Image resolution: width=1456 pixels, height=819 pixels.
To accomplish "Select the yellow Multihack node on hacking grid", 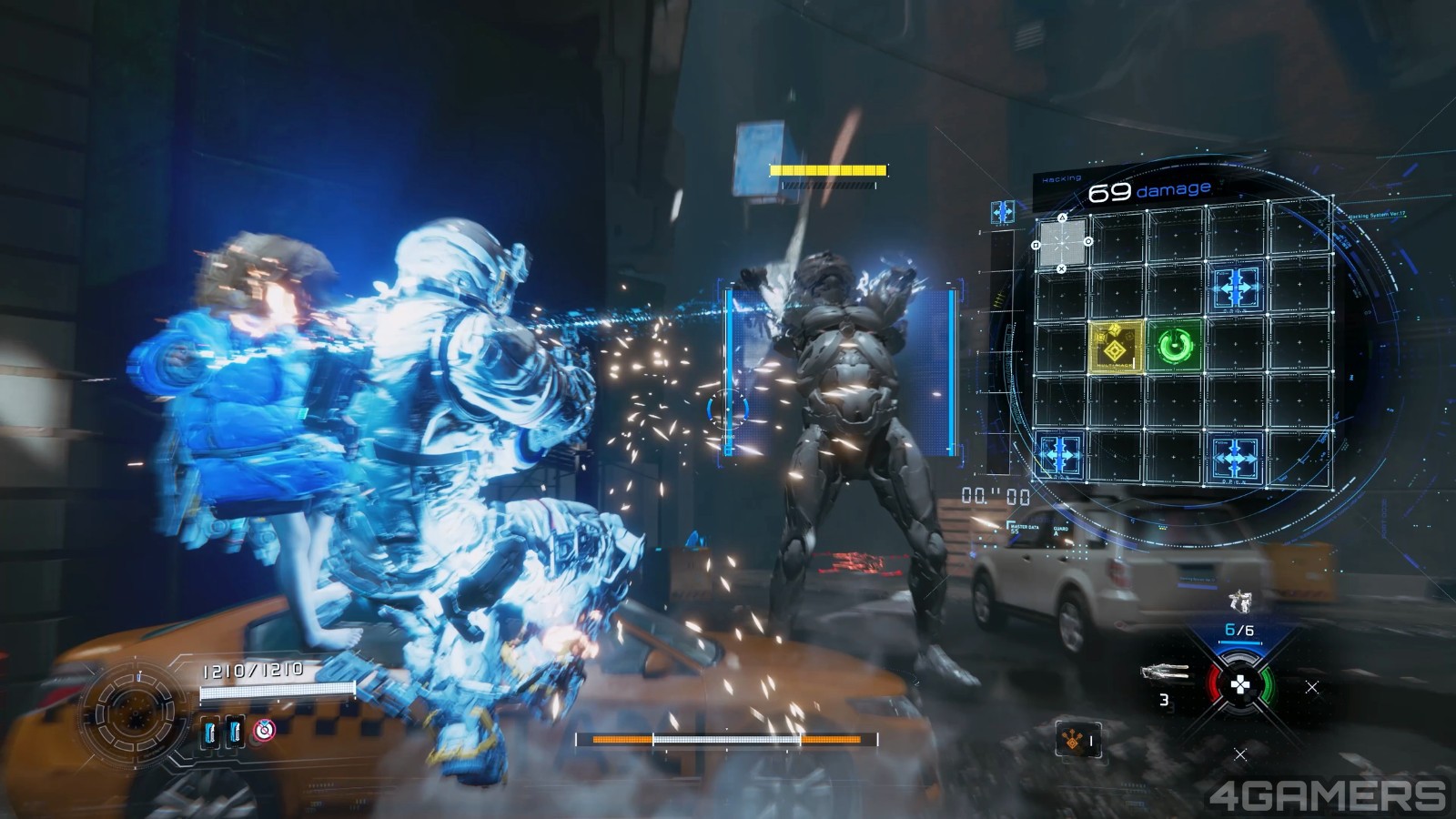I will pyautogui.click(x=1116, y=346).
